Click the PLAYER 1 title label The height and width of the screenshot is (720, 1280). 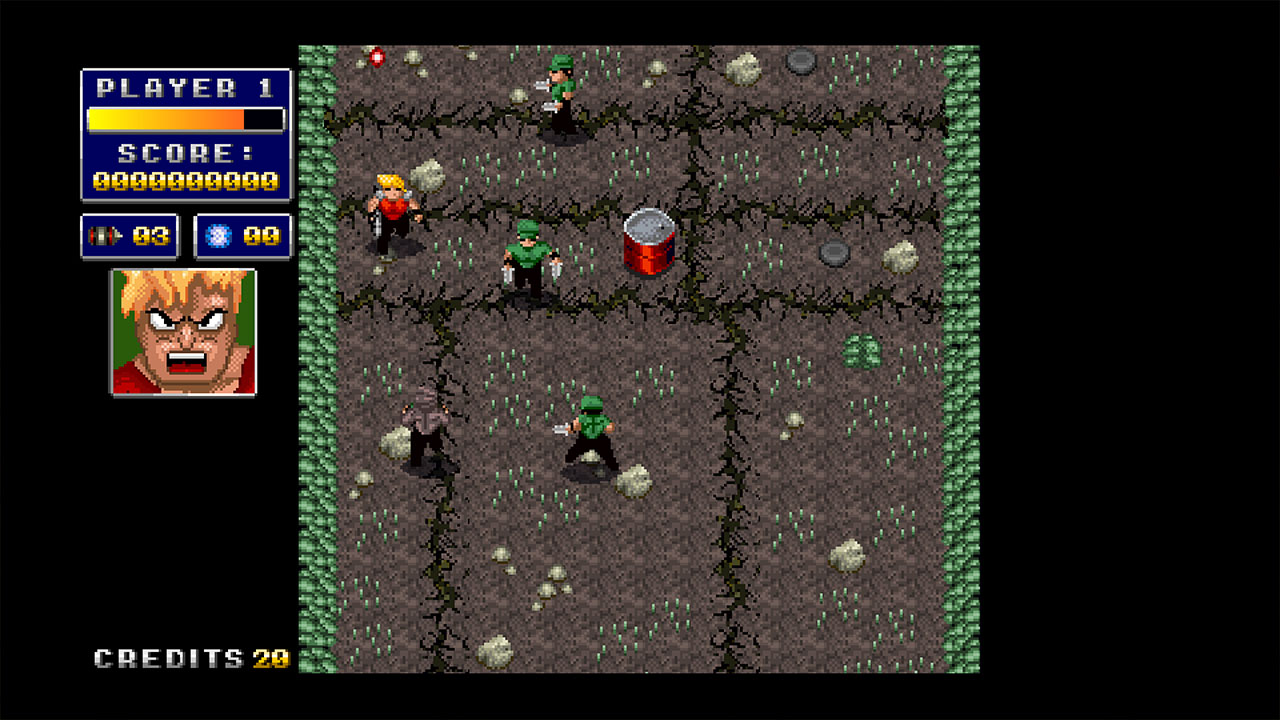(186, 88)
